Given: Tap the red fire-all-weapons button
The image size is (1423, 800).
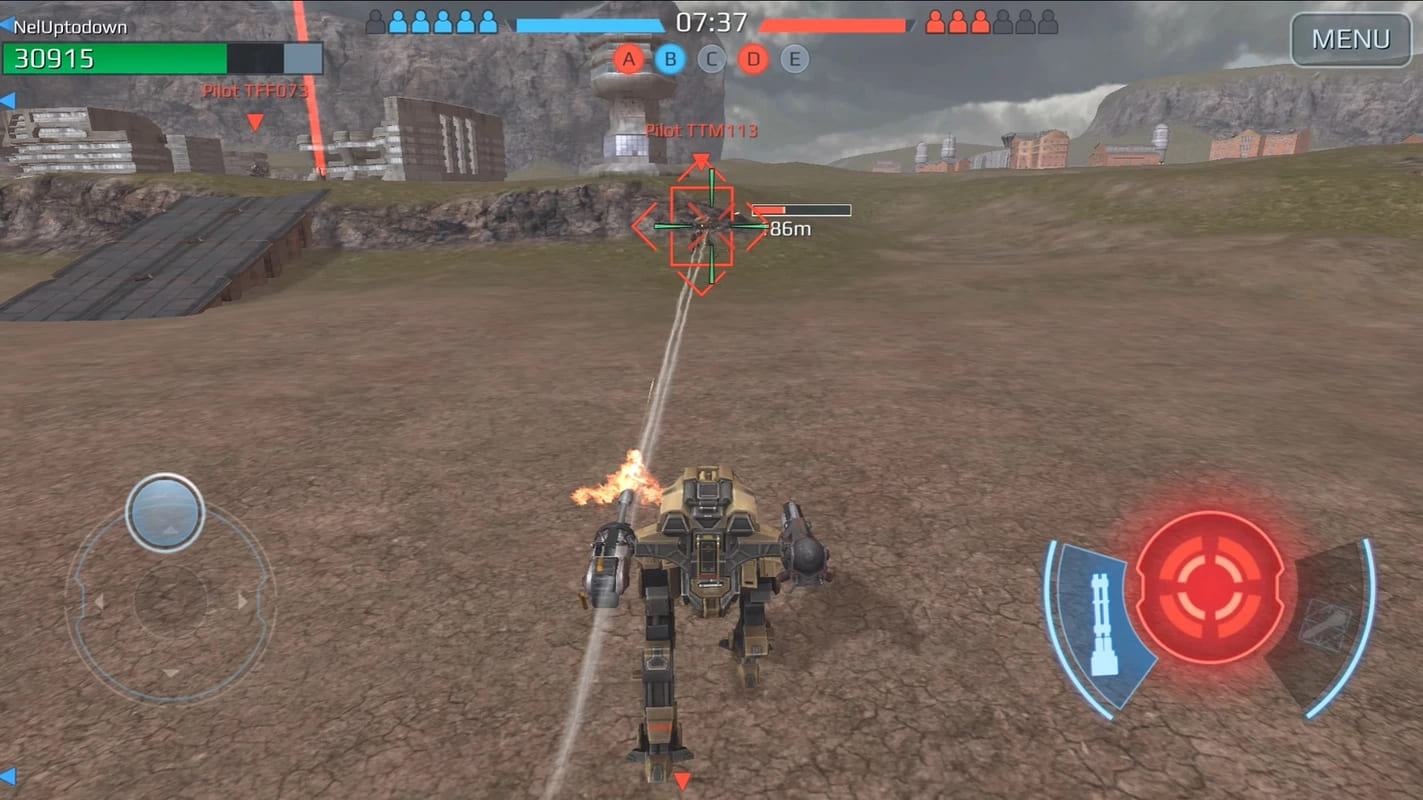Looking at the screenshot, I should 1210,586.
